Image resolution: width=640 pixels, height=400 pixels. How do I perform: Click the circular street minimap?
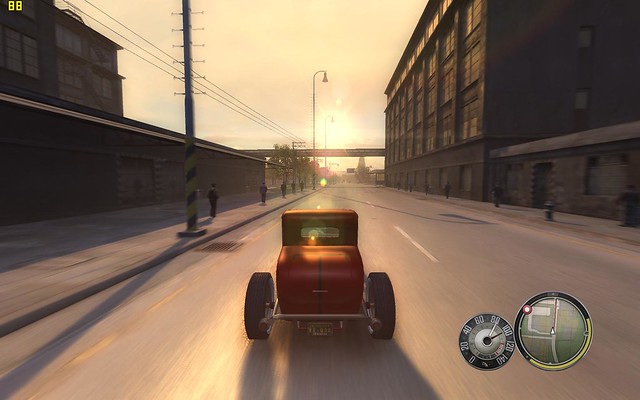553,331
